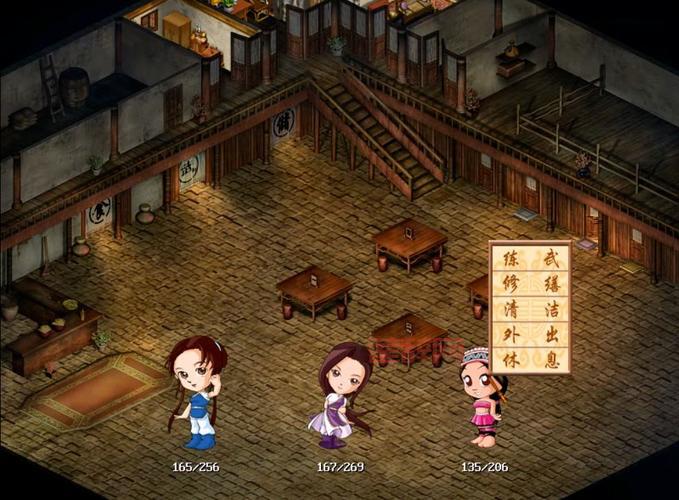Pick the 清洁 (clean) menu entry
This screenshot has width=679, height=500.
click(x=530, y=309)
